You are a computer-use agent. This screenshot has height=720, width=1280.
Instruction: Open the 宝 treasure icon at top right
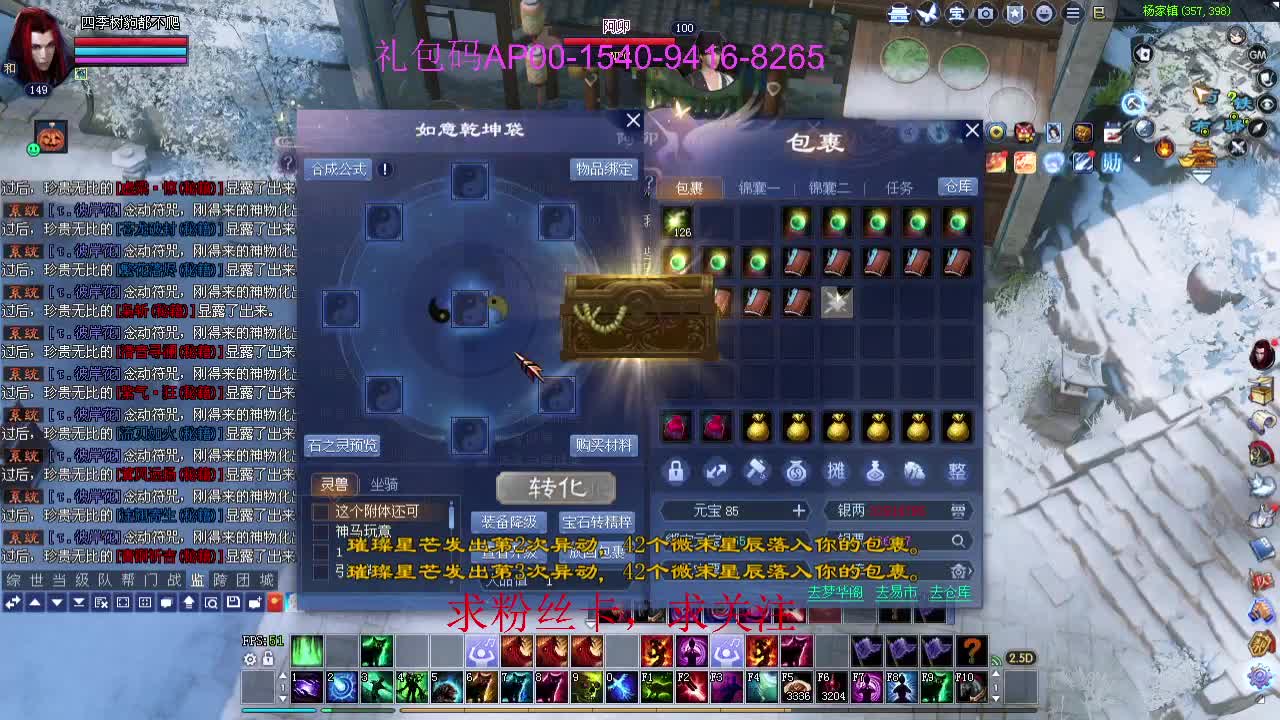tap(957, 13)
